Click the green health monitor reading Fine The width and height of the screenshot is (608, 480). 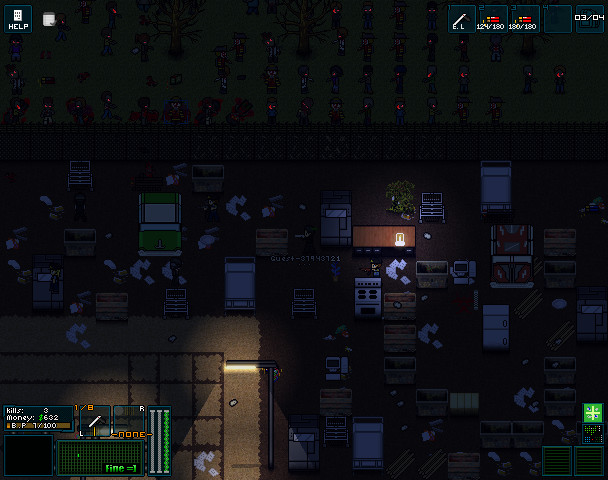[x=101, y=459]
